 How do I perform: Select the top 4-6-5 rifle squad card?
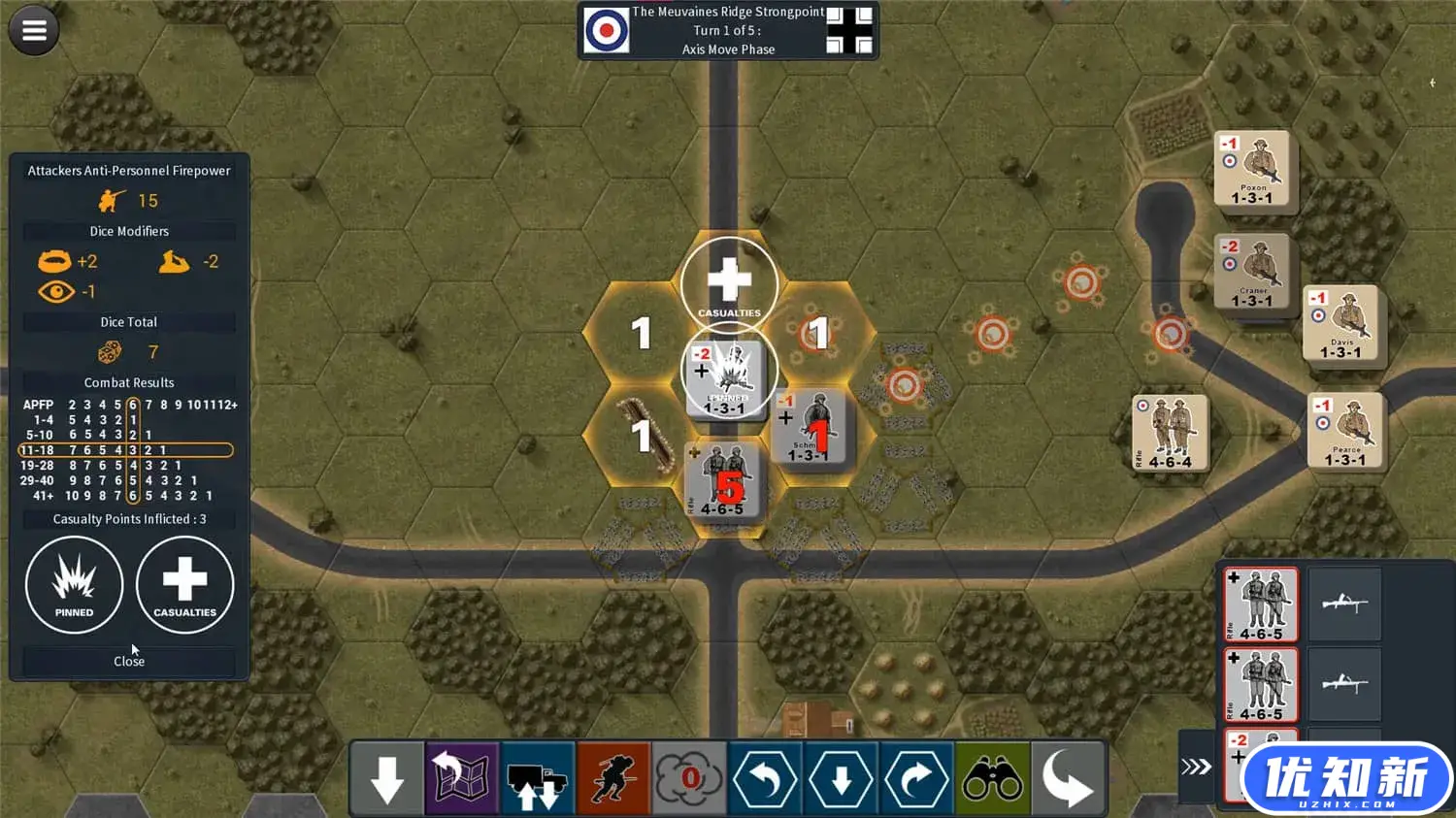coord(1261,605)
